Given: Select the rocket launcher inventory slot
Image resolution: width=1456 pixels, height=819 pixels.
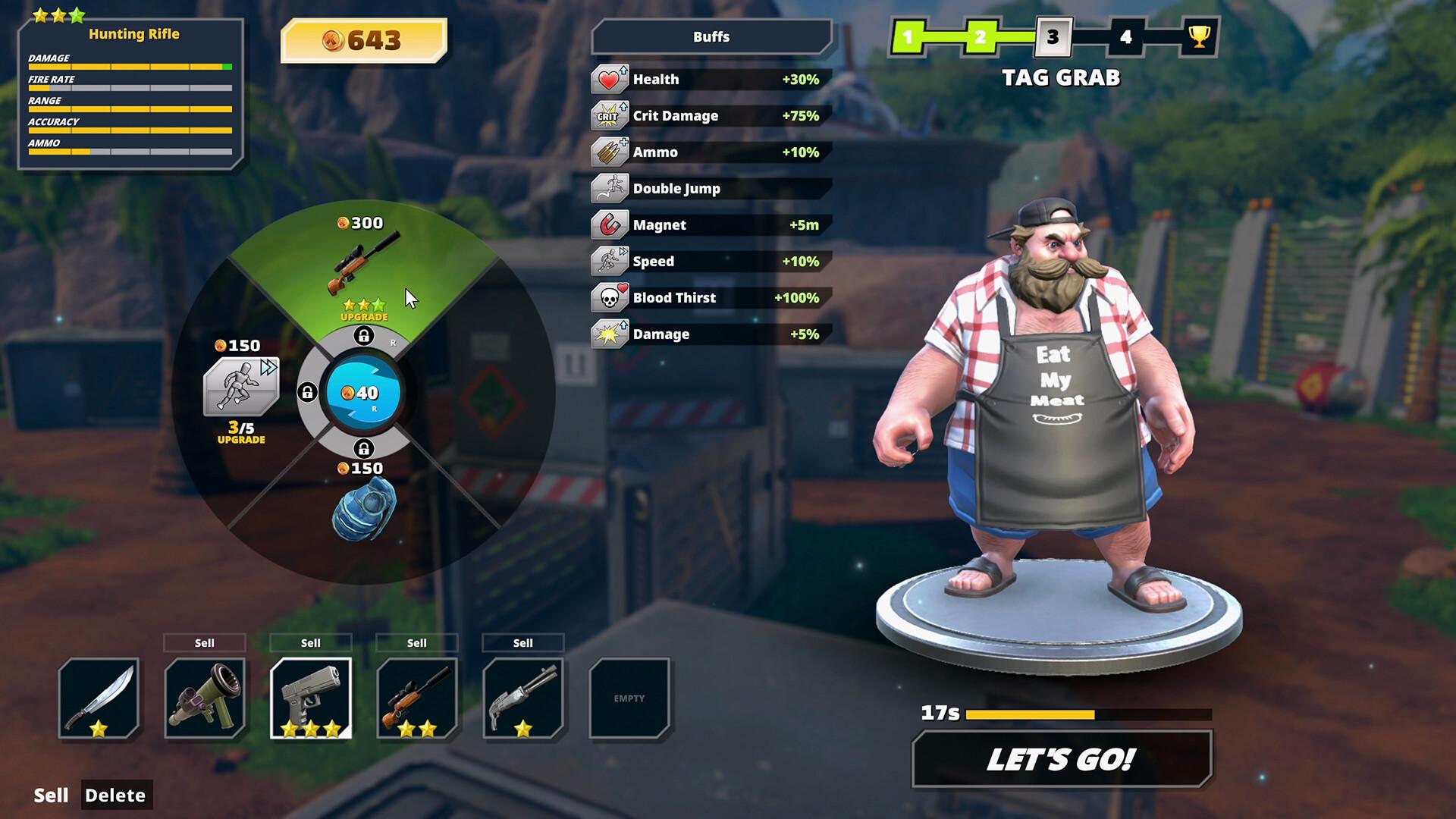Looking at the screenshot, I should click(205, 698).
